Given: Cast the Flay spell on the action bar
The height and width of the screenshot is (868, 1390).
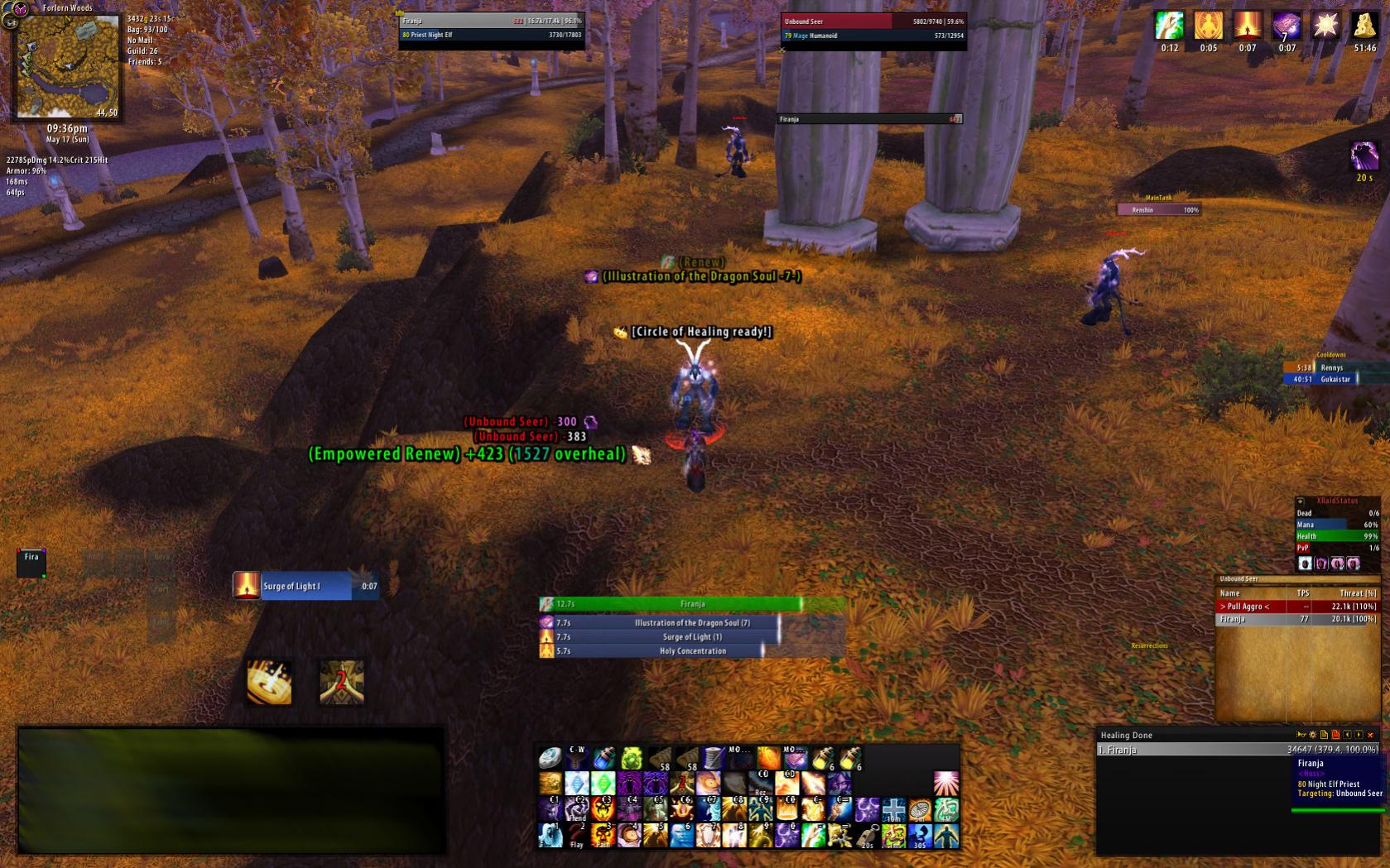Looking at the screenshot, I should pos(577,835).
